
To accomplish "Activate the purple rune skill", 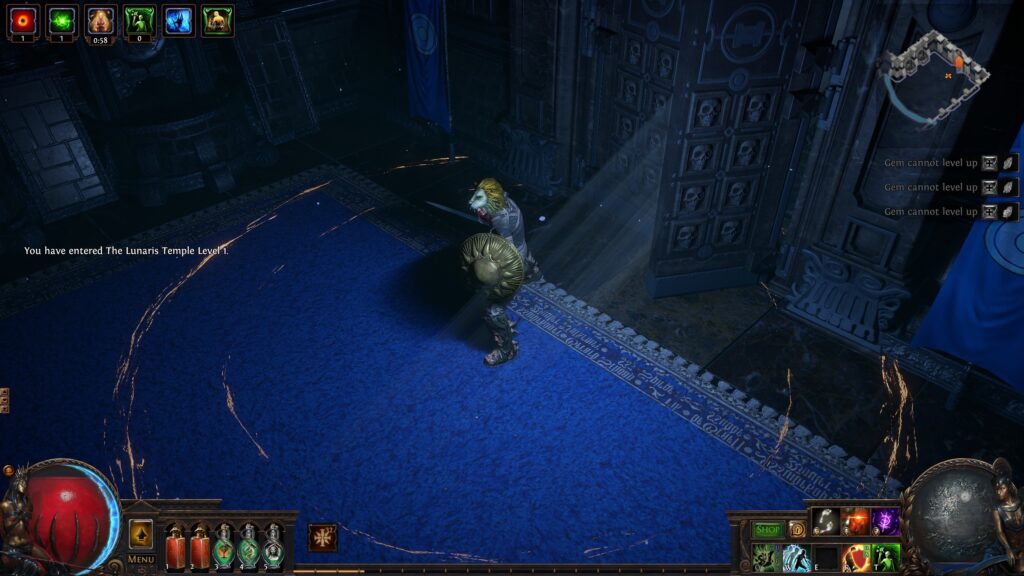I will [885, 520].
